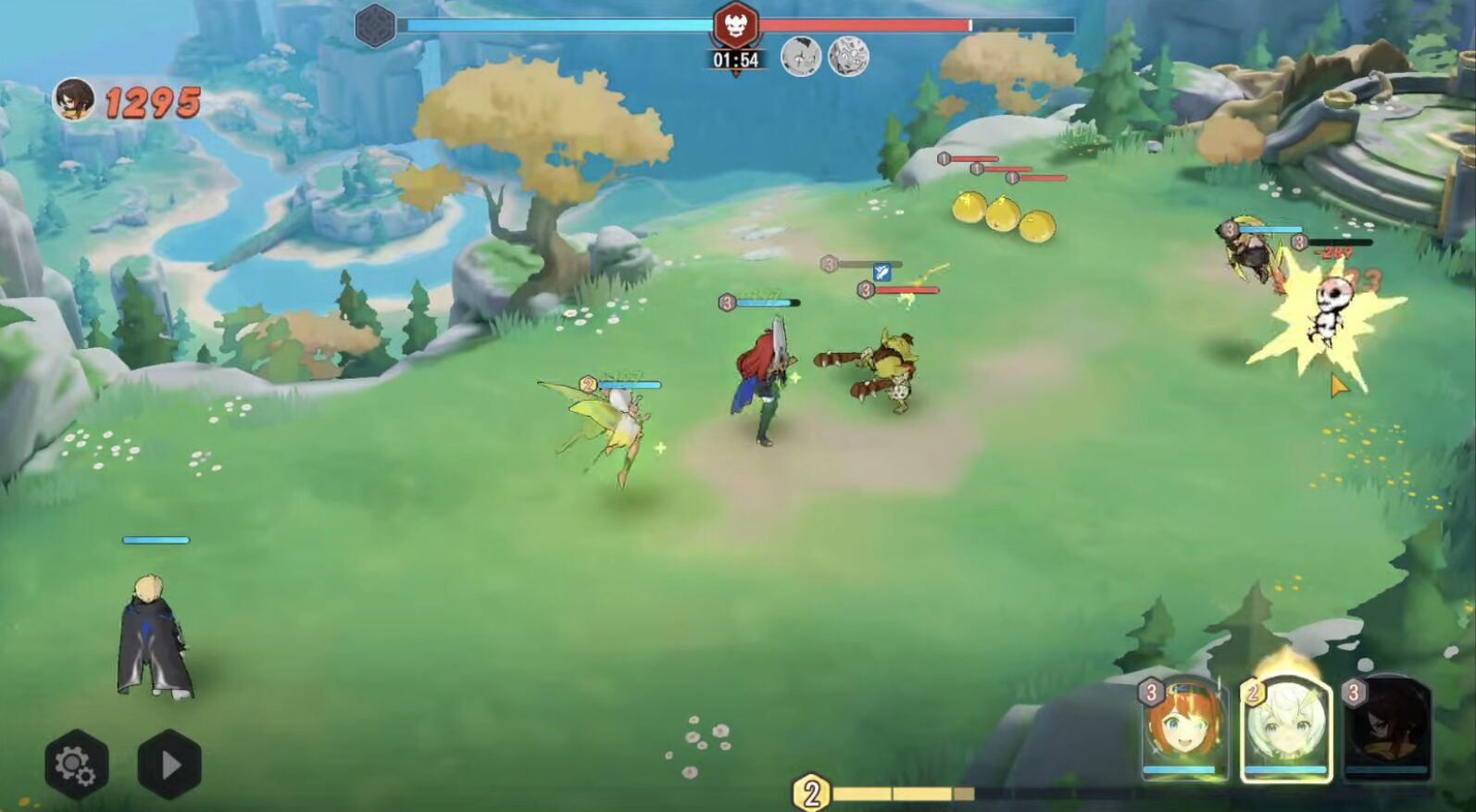
Task: Click the red demon skull boss emblem
Action: (736, 25)
